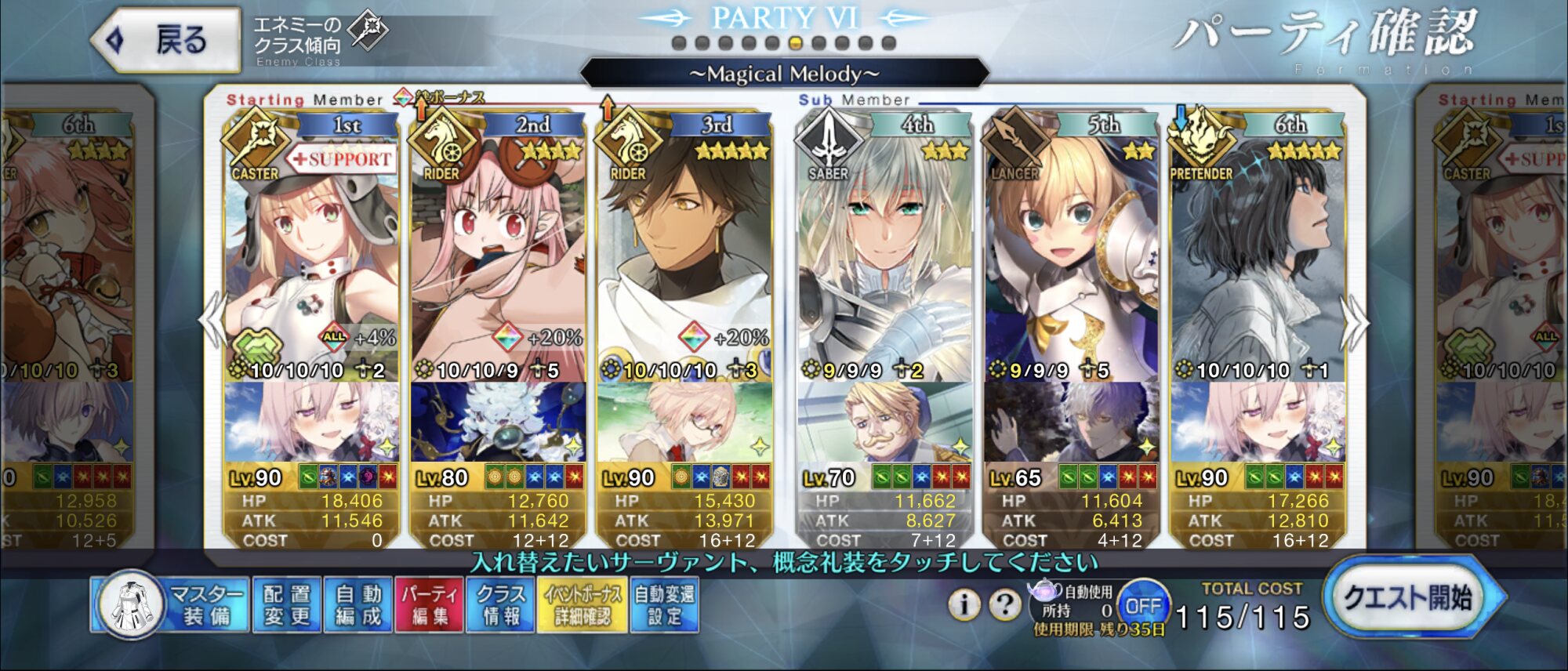Show クラス情報 class info

501,604
